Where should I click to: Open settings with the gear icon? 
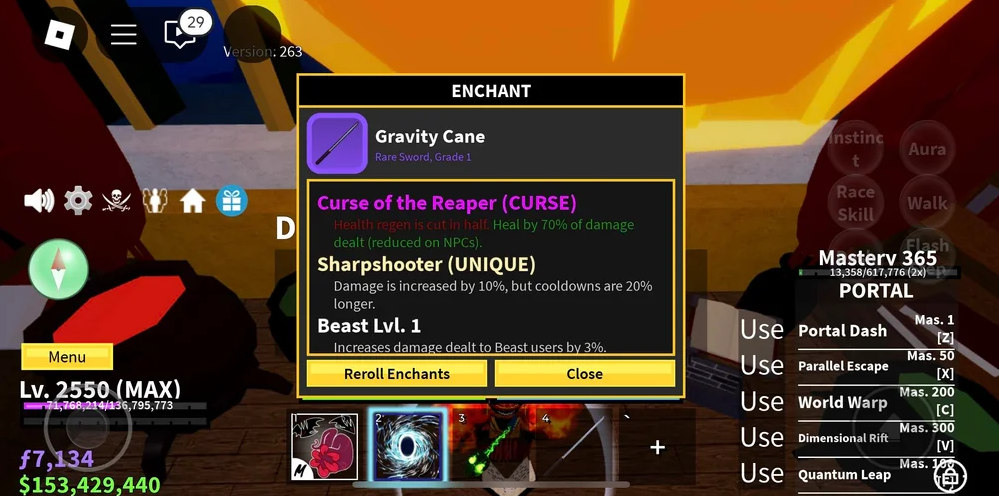[x=78, y=201]
